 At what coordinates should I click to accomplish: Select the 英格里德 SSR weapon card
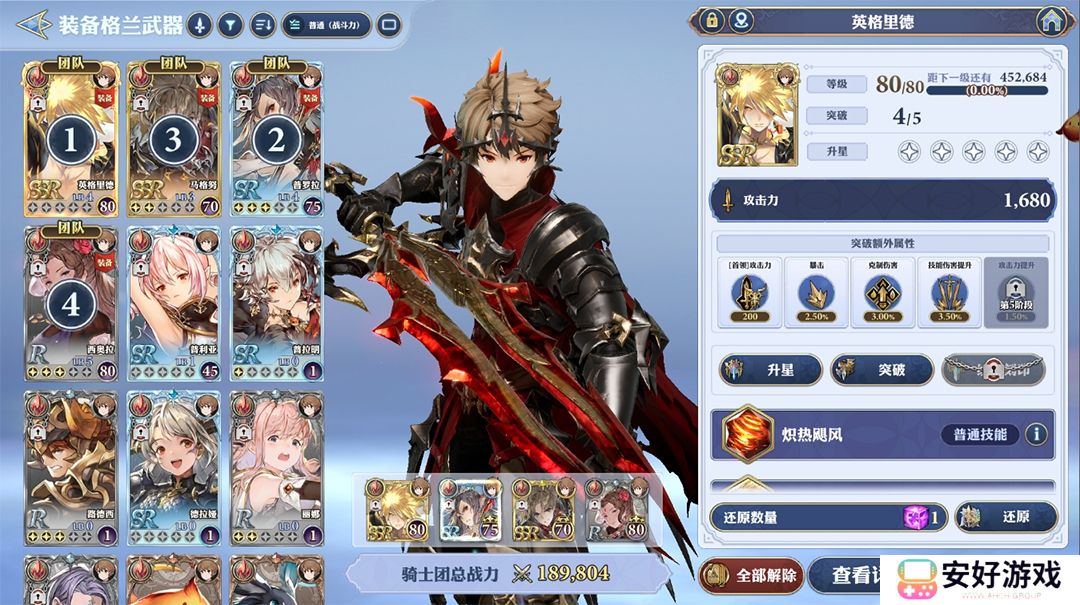71,138
